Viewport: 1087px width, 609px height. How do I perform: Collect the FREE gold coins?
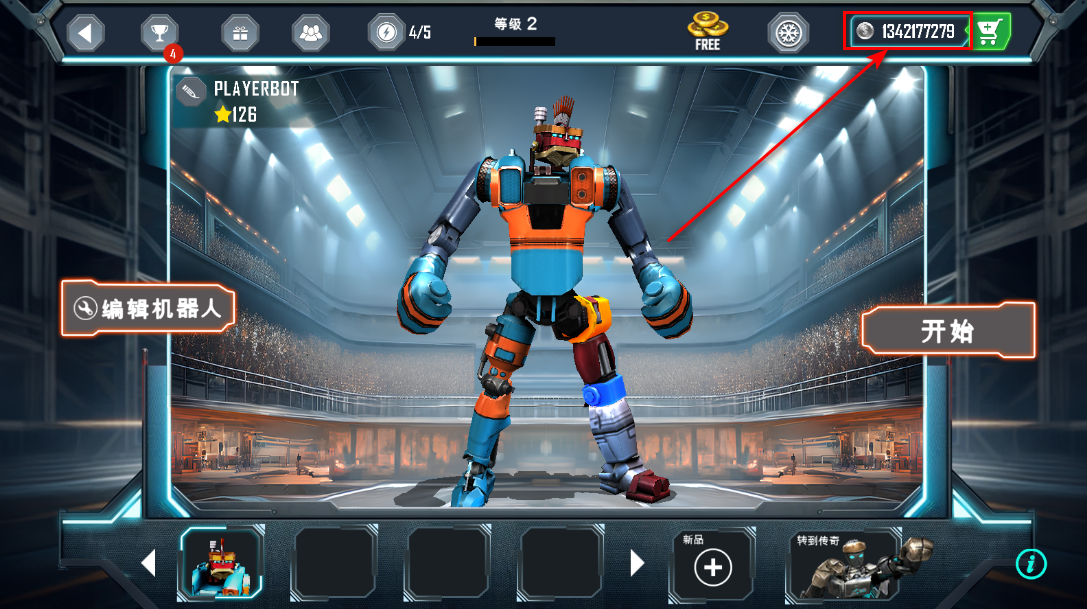tap(707, 32)
